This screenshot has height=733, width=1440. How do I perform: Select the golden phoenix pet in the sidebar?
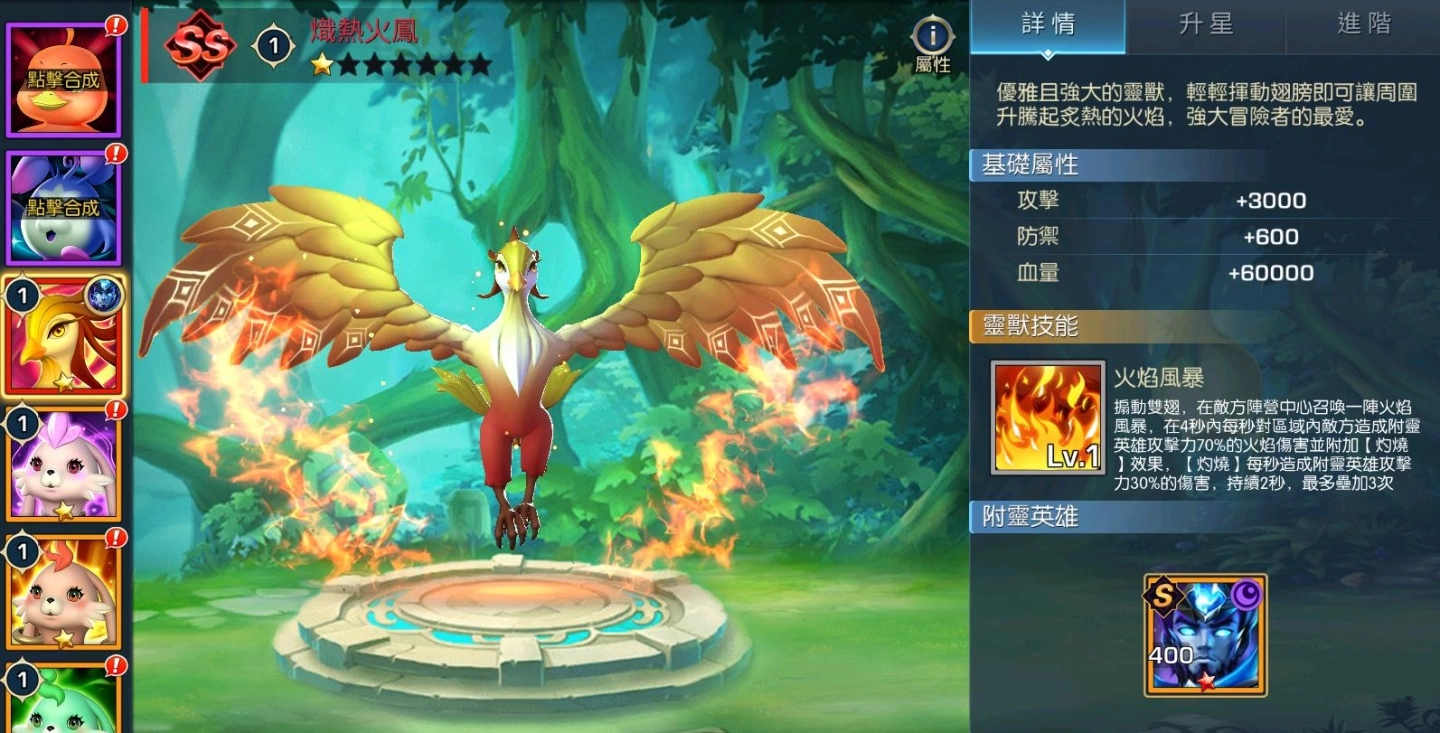tap(64, 335)
